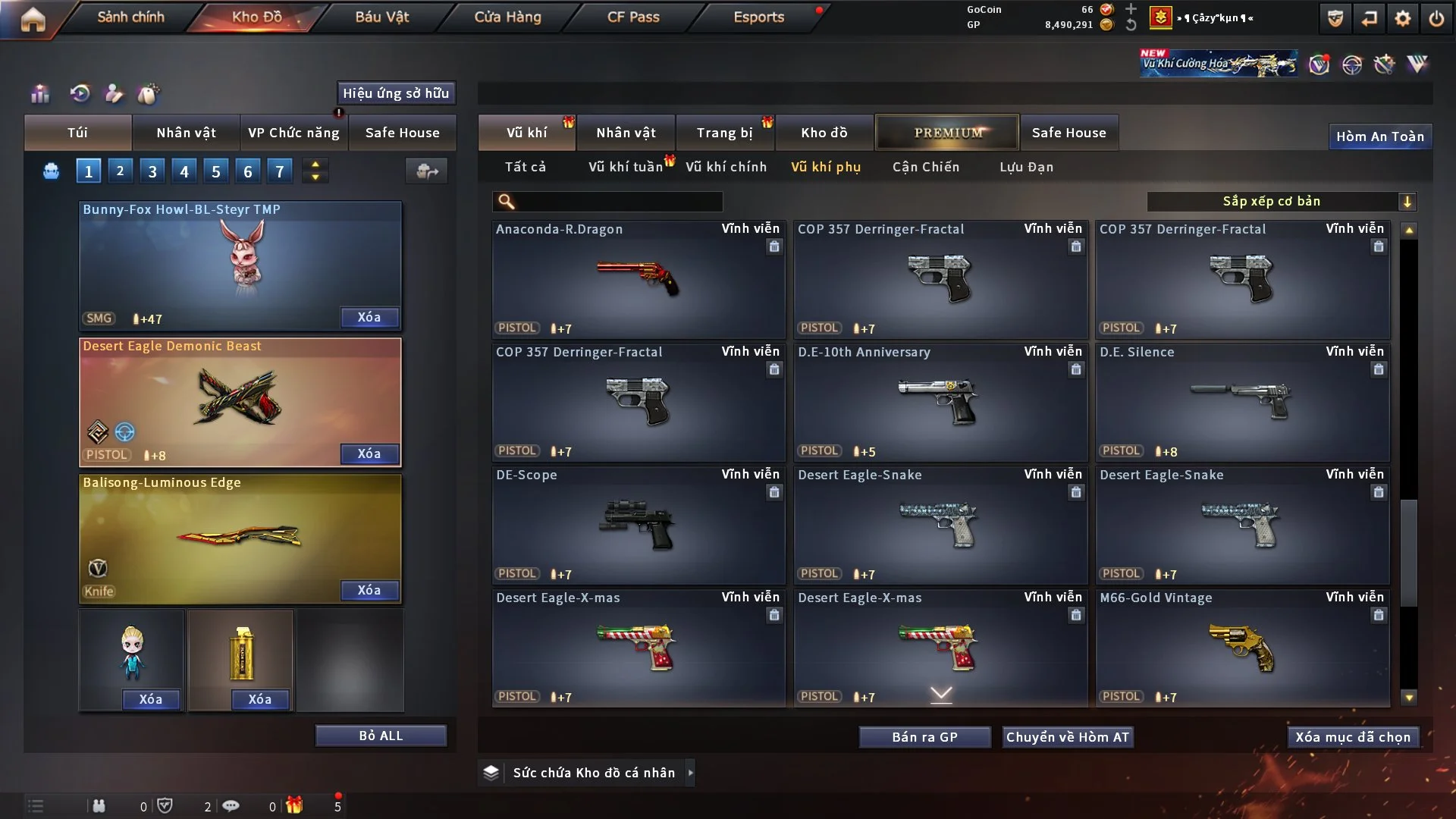Open the gear settings icon
1456x819 pixels.
click(1402, 18)
